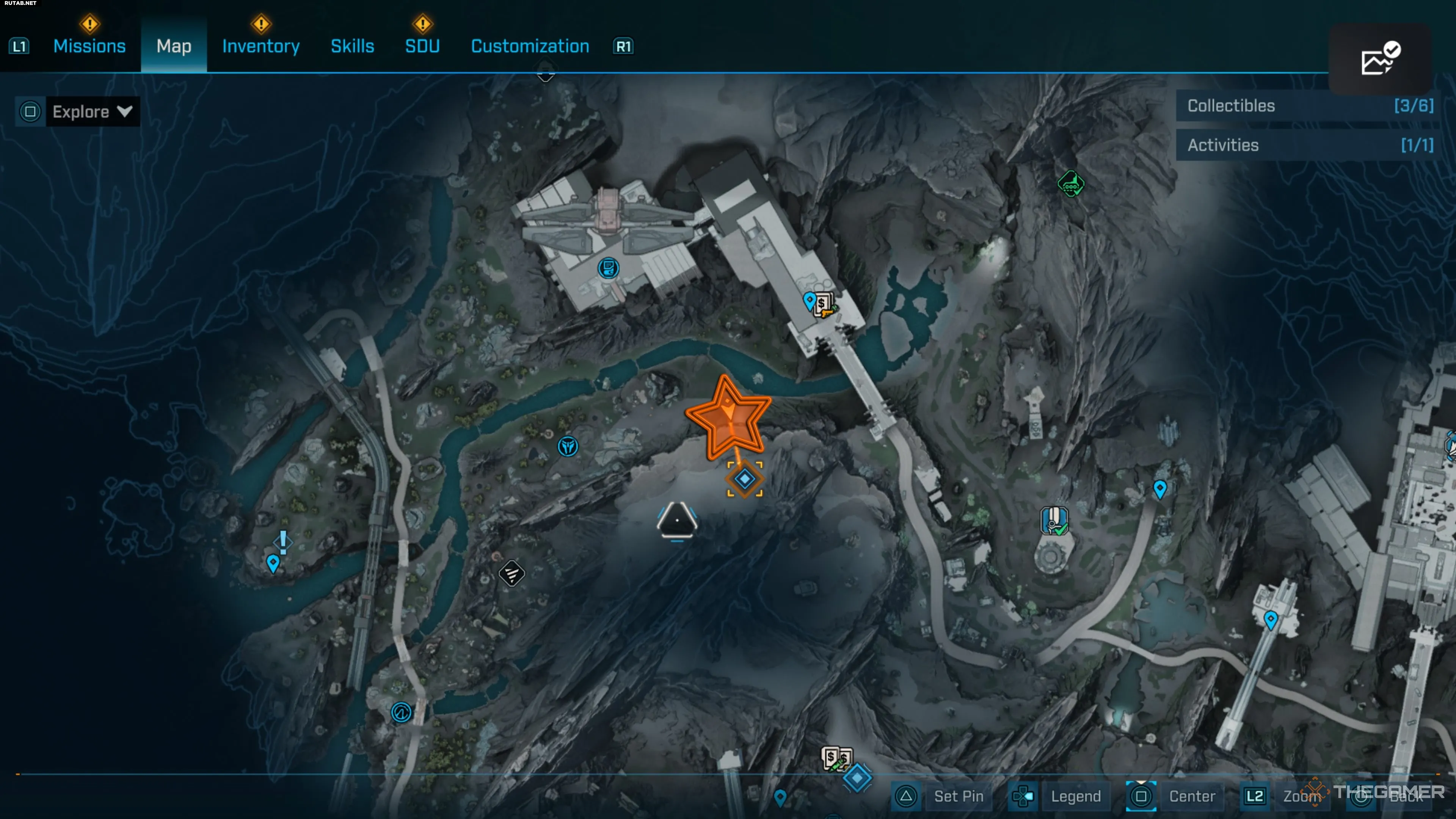The width and height of the screenshot is (1456, 819).
Task: Switch to the Missions tab
Action: (89, 46)
